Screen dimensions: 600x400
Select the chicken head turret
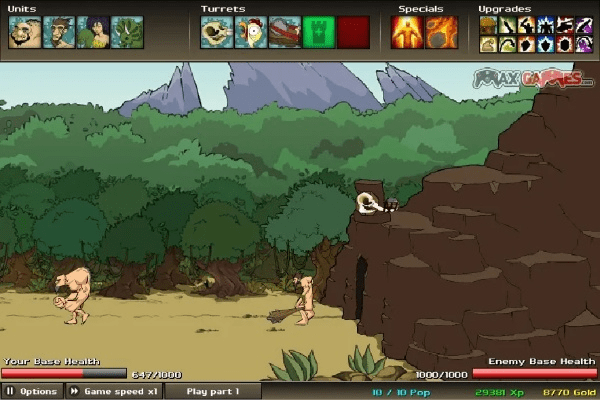tap(251, 32)
